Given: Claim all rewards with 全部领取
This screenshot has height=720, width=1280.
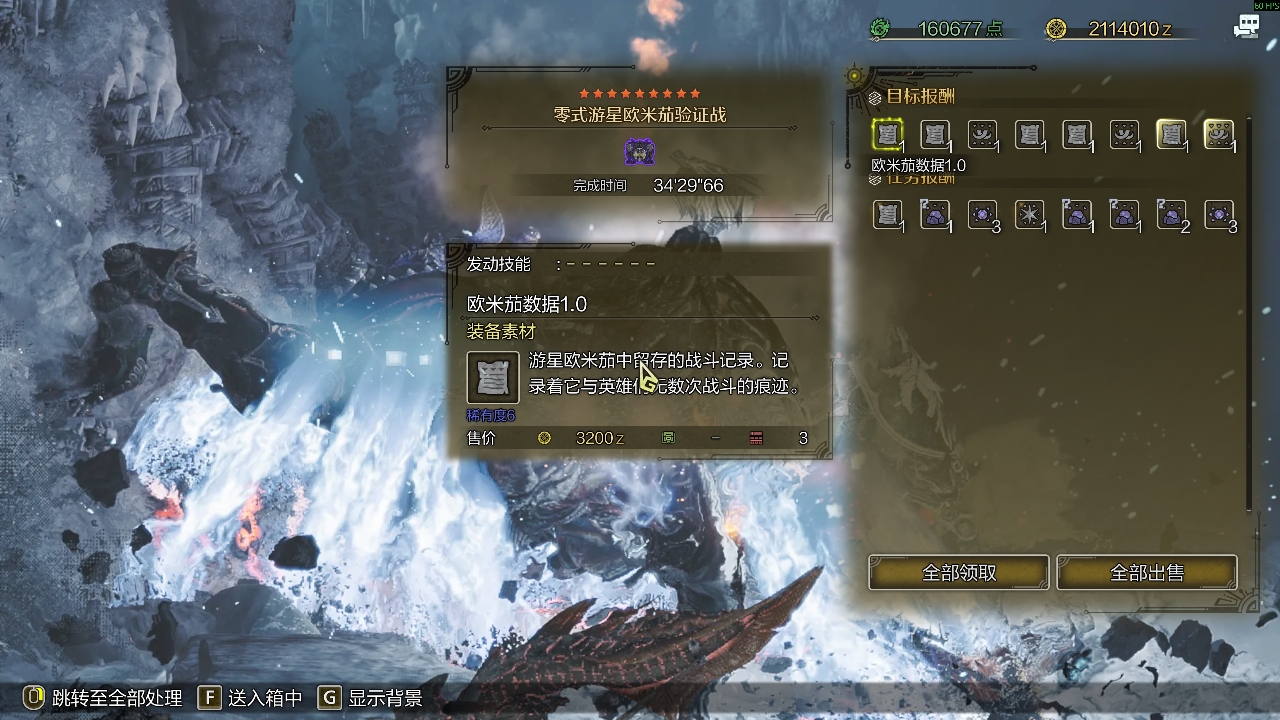Looking at the screenshot, I should pyautogui.click(x=958, y=573).
